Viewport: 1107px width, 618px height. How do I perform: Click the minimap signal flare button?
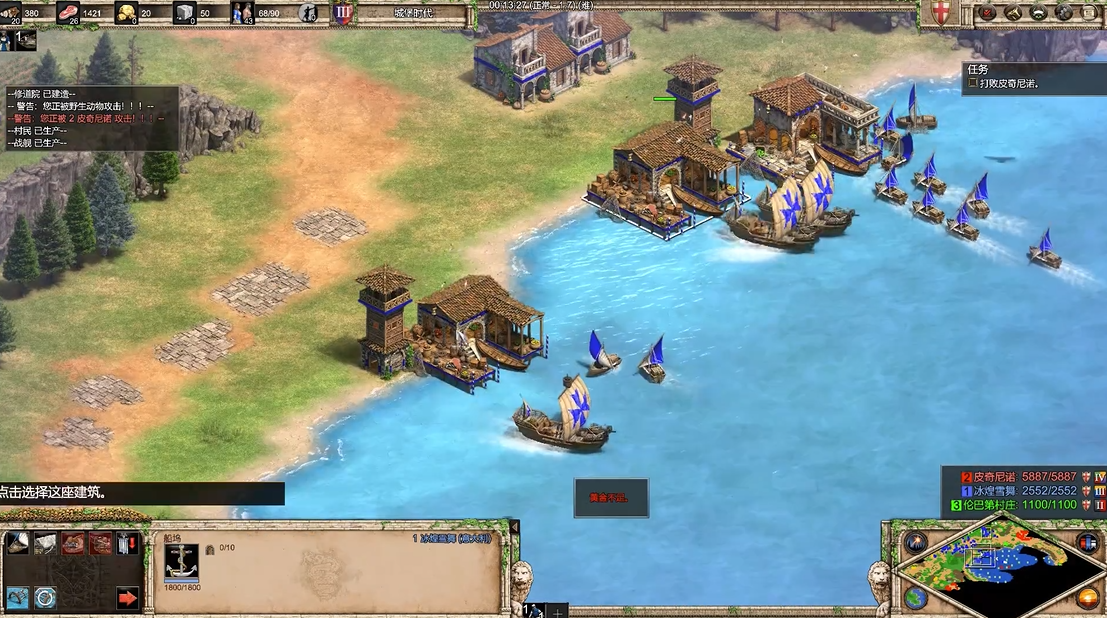[x=915, y=544]
